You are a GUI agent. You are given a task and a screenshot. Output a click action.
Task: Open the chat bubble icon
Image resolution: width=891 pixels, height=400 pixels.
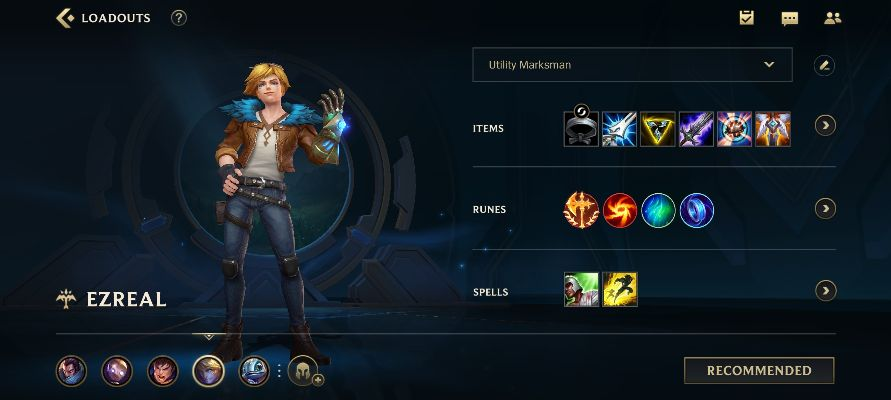click(x=789, y=18)
